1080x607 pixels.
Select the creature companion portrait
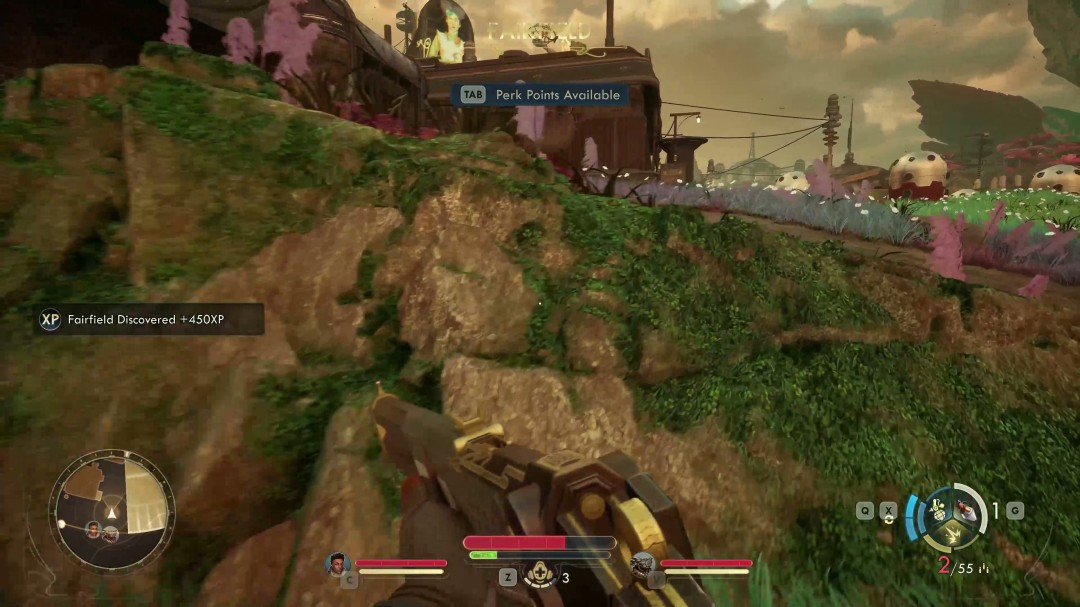(x=644, y=565)
